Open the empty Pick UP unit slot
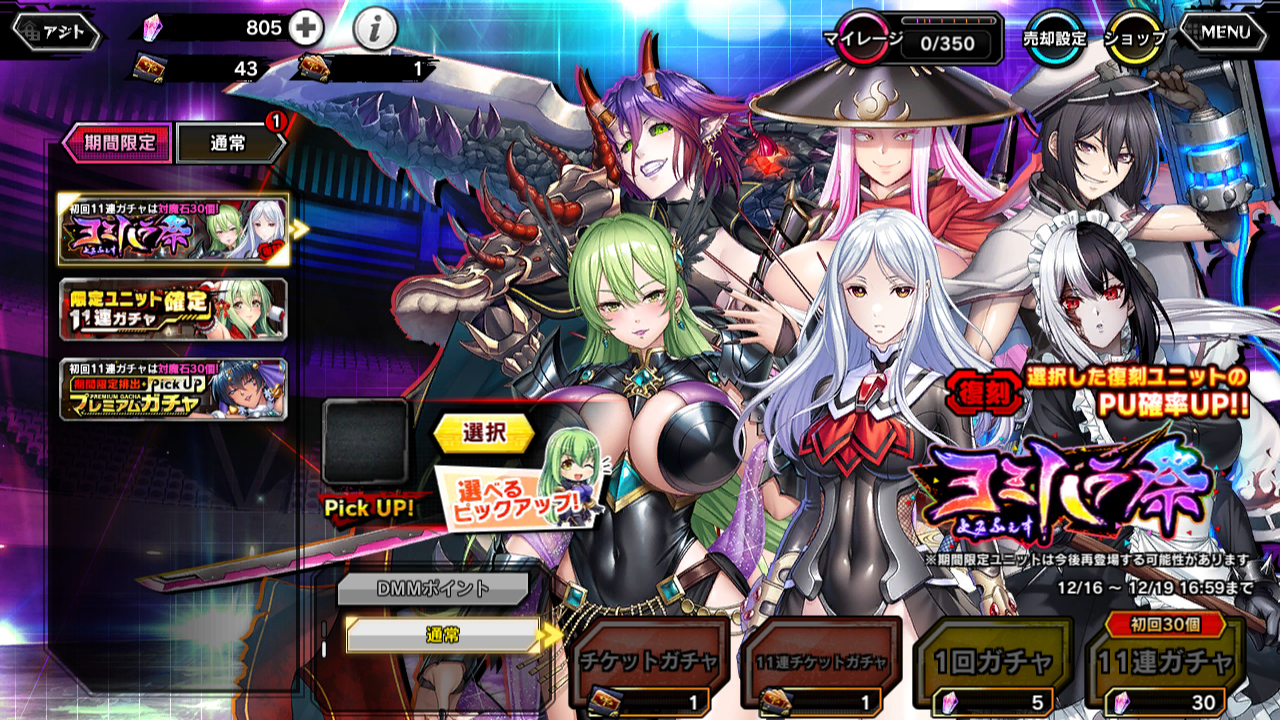Screen dimensions: 1280x720 (x=365, y=442)
